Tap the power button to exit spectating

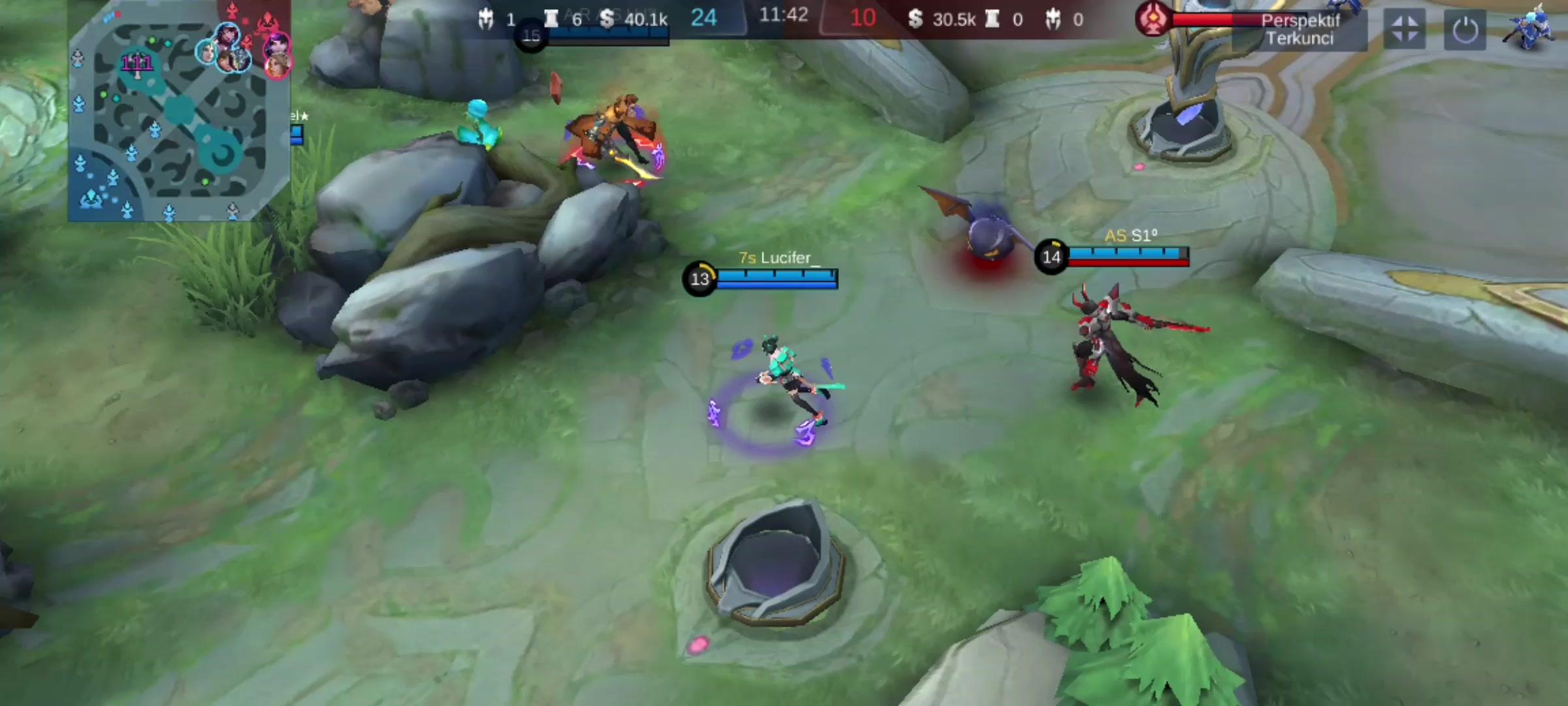[x=1466, y=29]
